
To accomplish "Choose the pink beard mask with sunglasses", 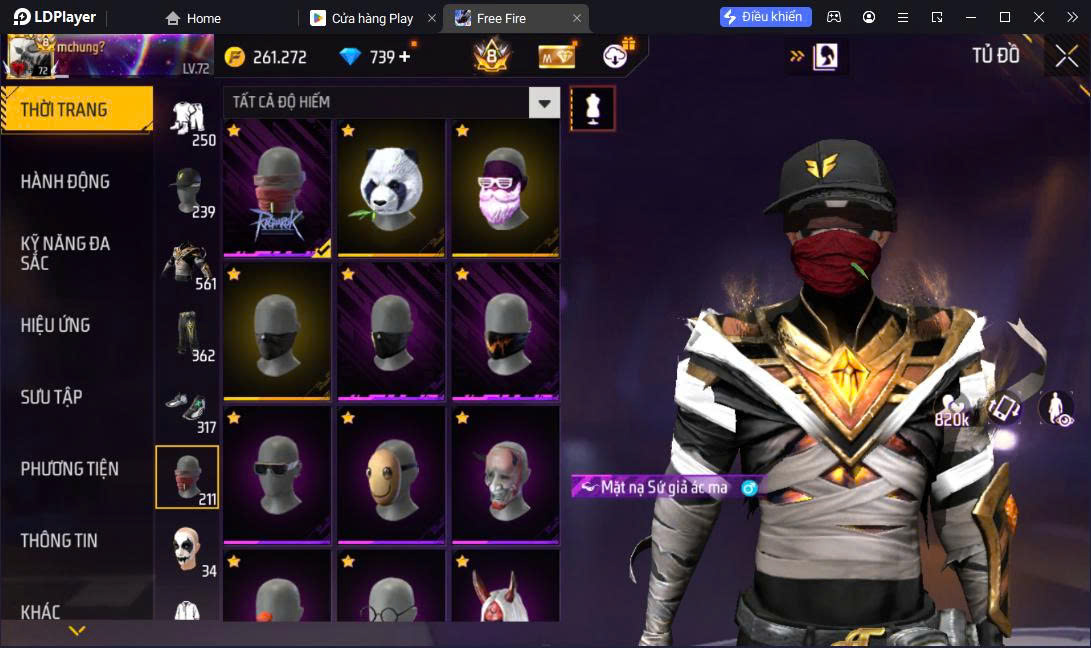I will click(x=505, y=187).
